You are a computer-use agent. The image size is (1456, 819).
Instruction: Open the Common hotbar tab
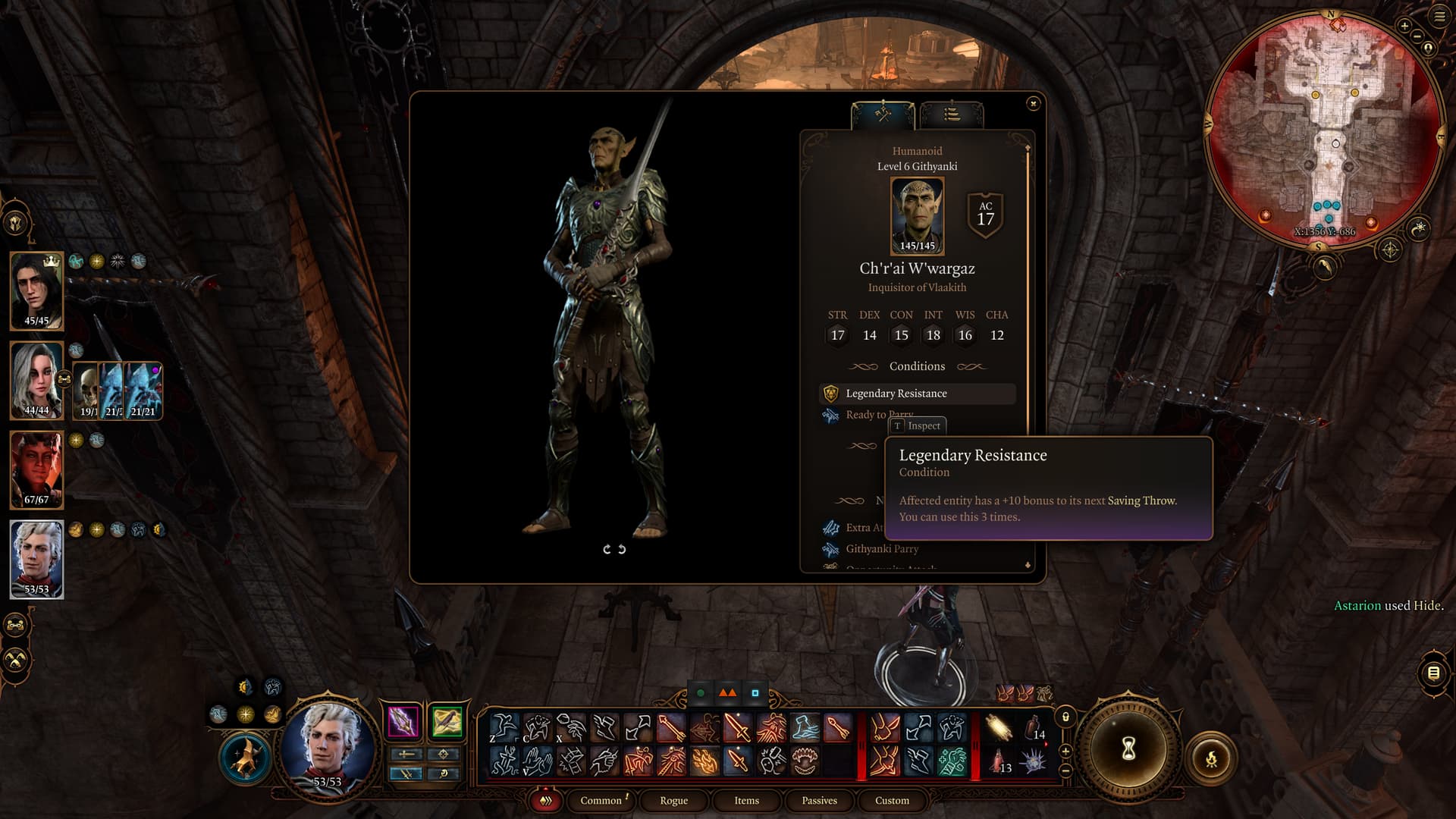601,801
